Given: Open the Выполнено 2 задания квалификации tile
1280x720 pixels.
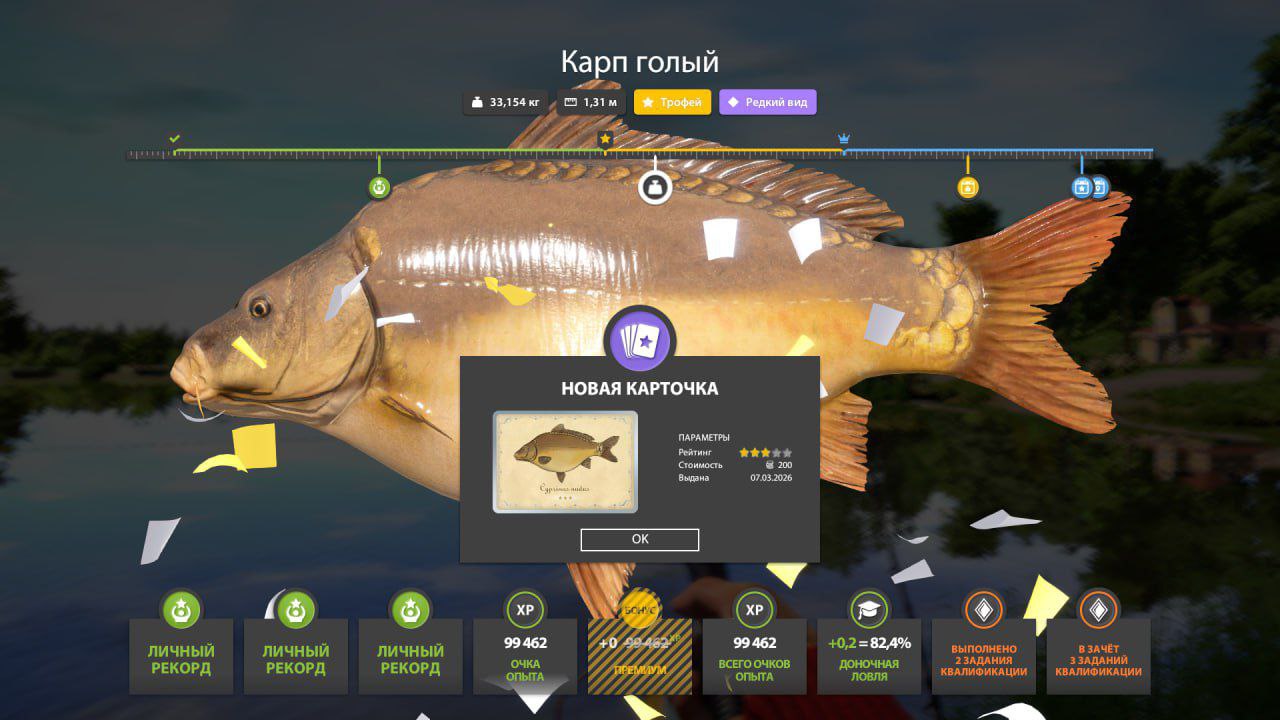Looking at the screenshot, I should point(984,655).
